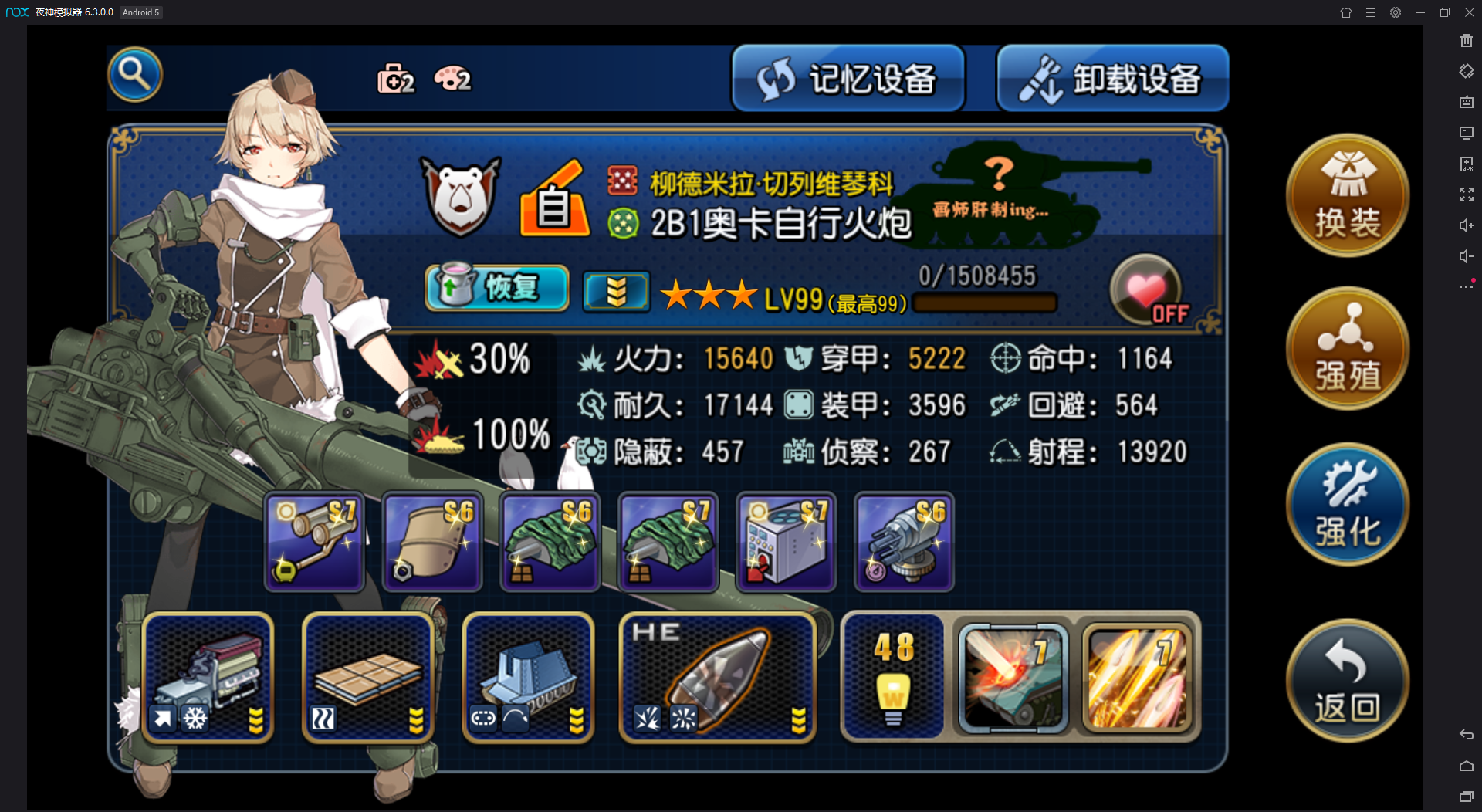Screen dimensions: 1482x812
Task: Select the S6 anti-air gun equipment slot
Action: point(903,543)
